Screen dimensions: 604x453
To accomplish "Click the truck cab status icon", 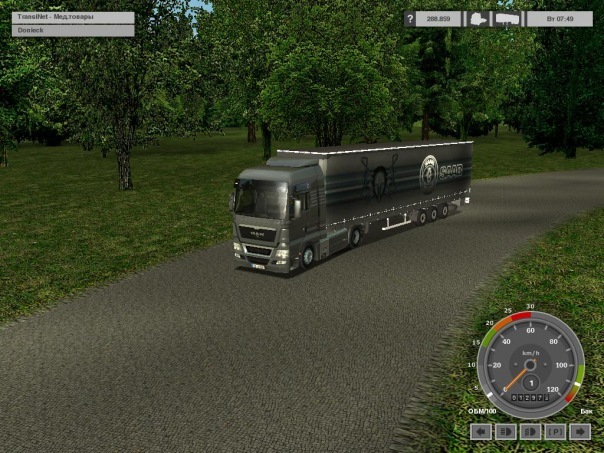I will pos(478,19).
